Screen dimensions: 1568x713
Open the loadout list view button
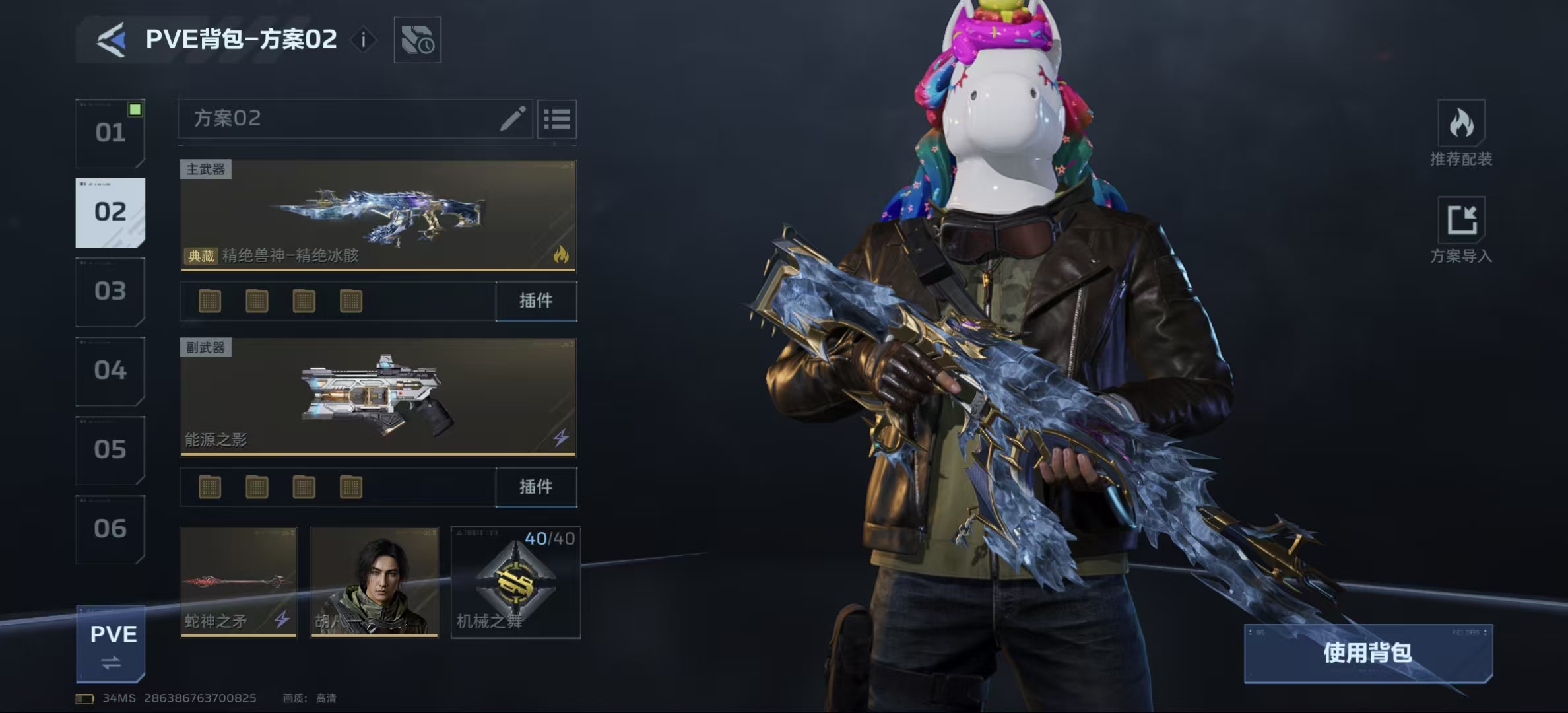coord(557,119)
